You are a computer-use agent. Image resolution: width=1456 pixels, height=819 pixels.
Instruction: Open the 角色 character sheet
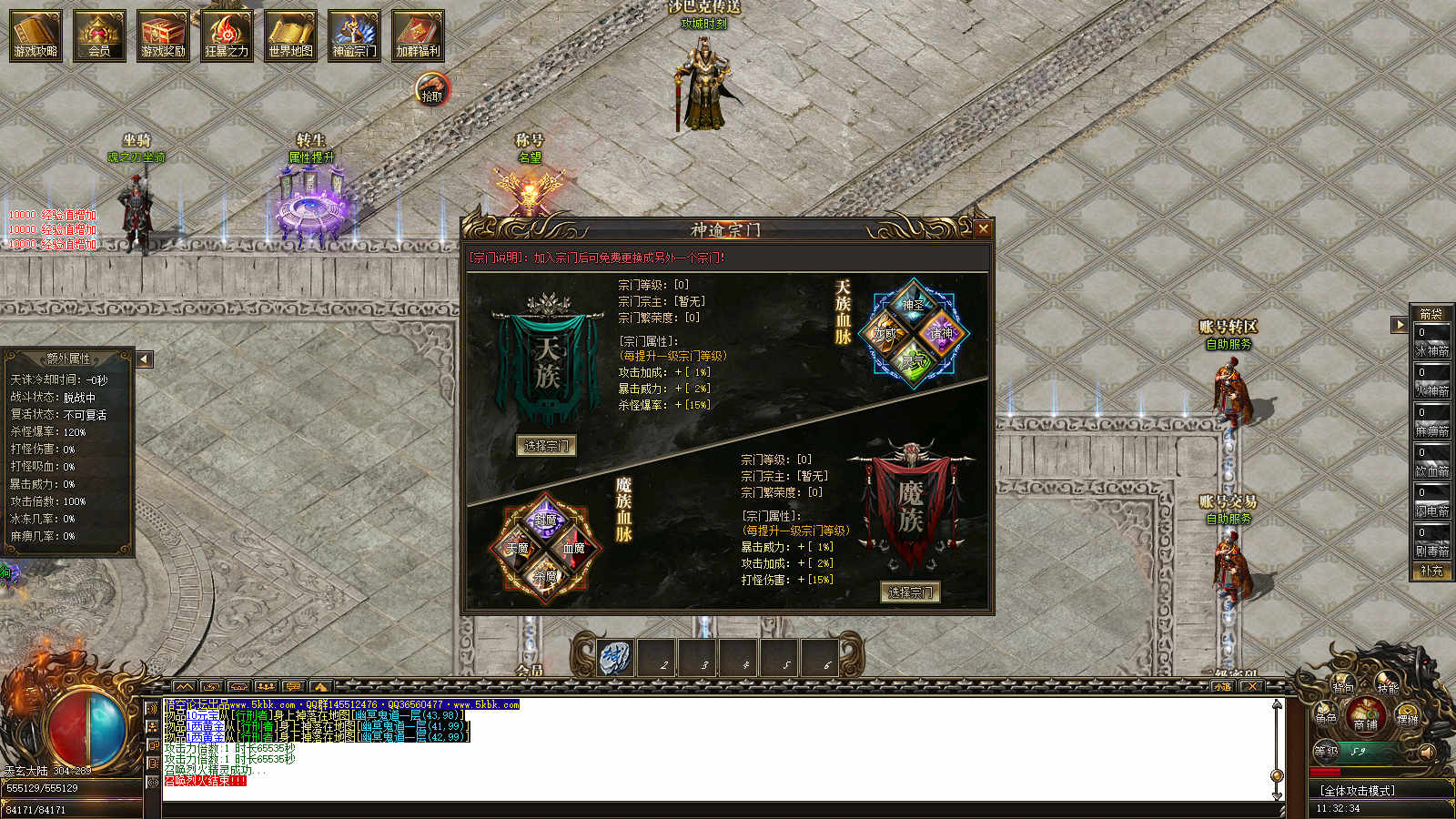[x=1326, y=715]
